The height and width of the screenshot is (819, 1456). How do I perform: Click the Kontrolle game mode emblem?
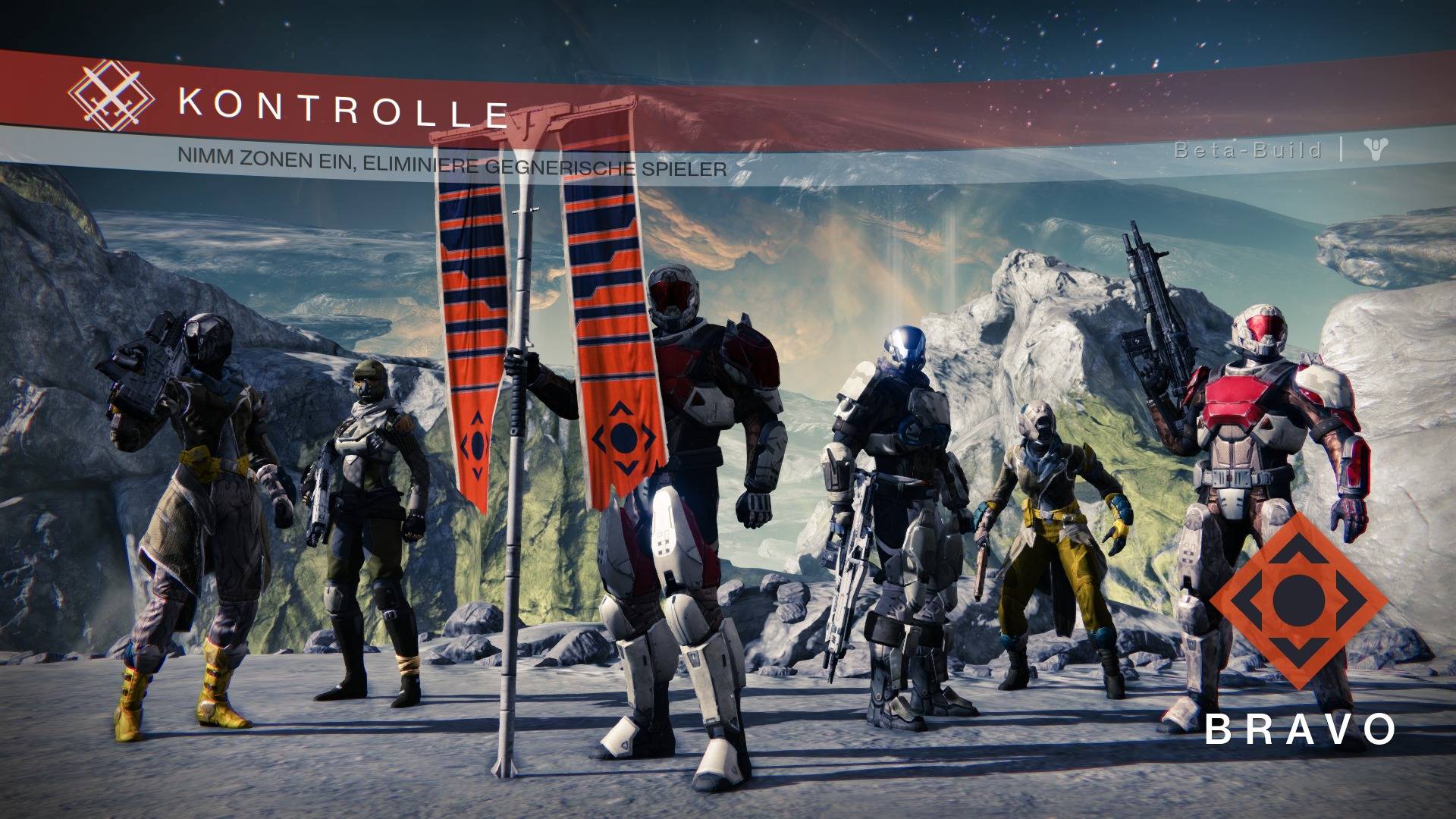[x=111, y=97]
